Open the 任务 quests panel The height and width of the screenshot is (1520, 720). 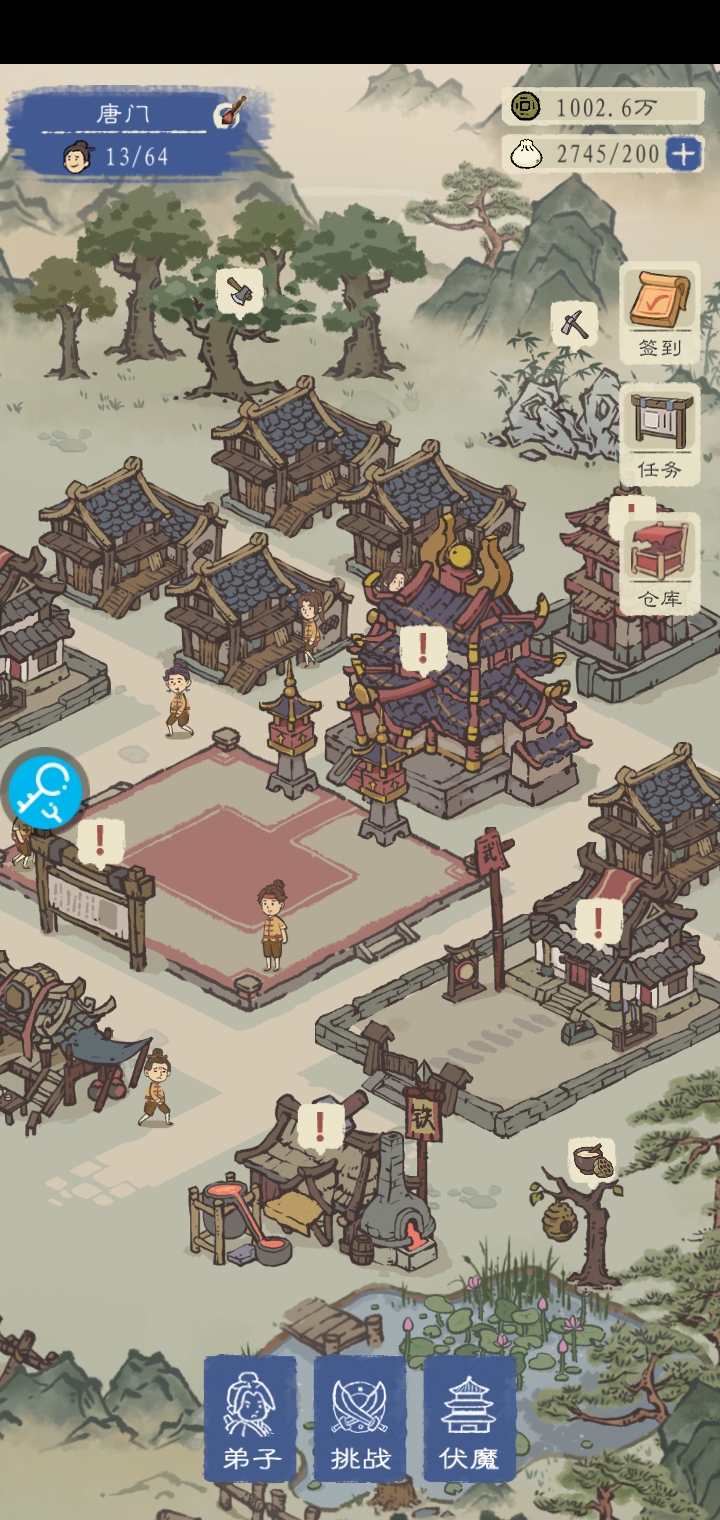point(660,434)
